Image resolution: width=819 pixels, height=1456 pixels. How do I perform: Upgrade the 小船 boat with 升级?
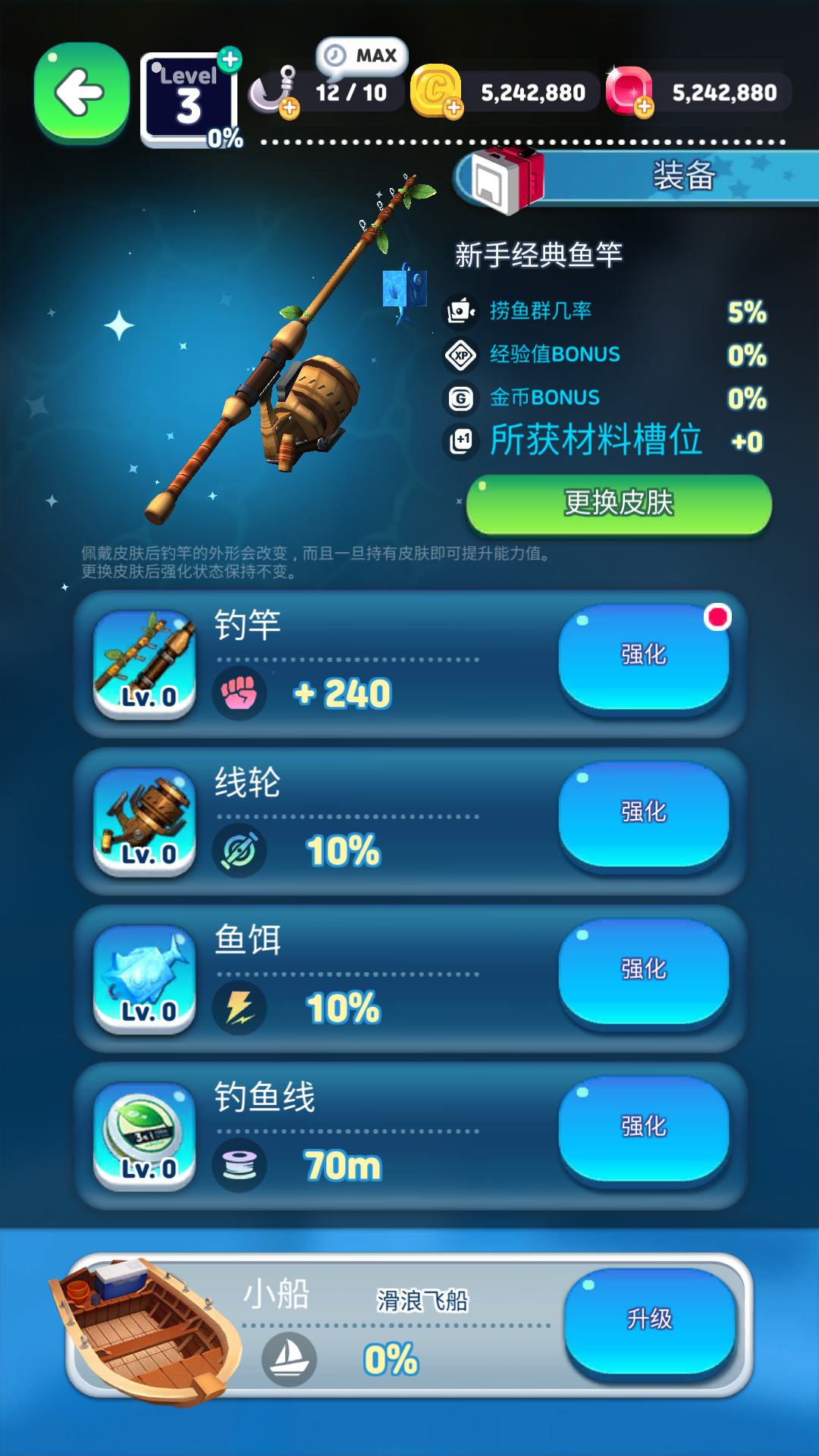click(650, 1319)
